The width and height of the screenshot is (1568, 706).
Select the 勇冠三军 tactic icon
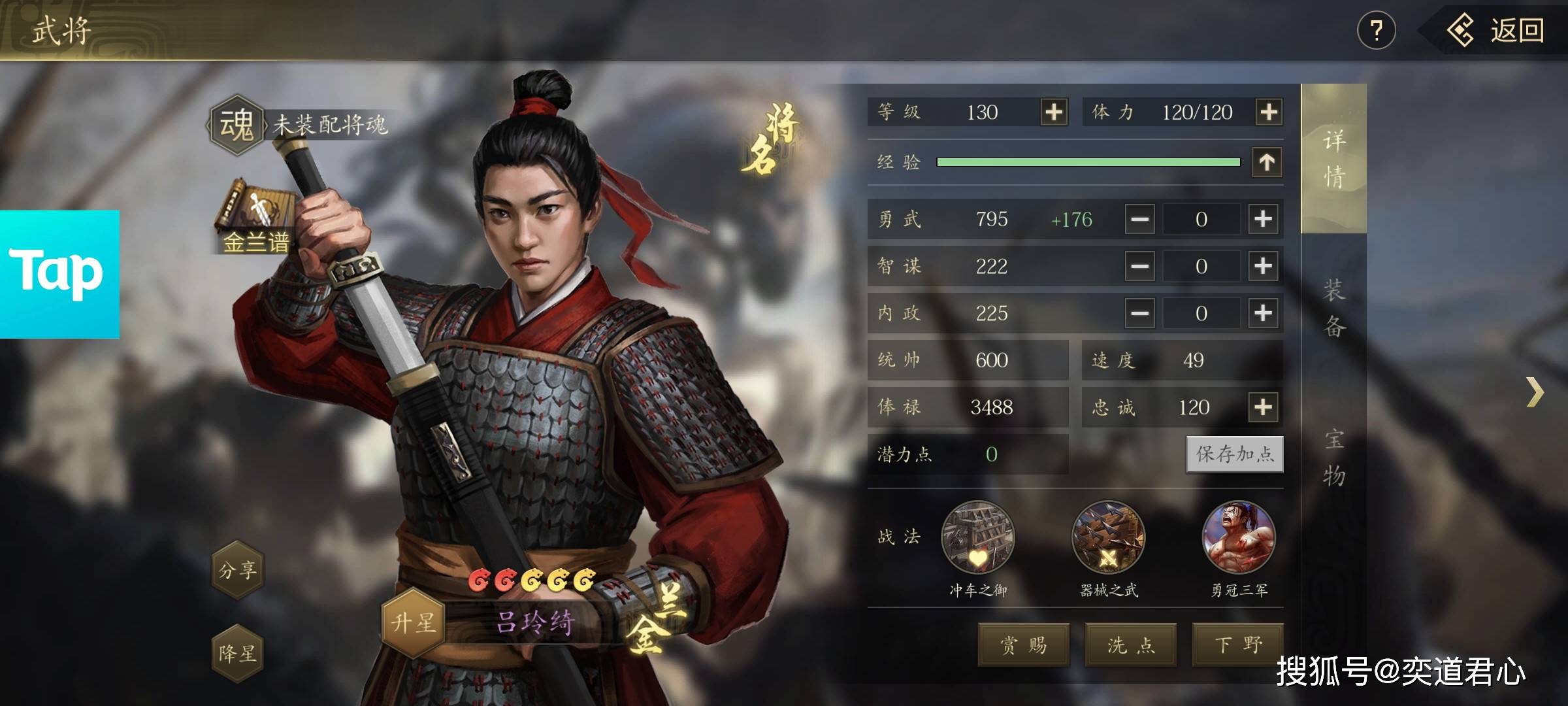[x=1239, y=539]
